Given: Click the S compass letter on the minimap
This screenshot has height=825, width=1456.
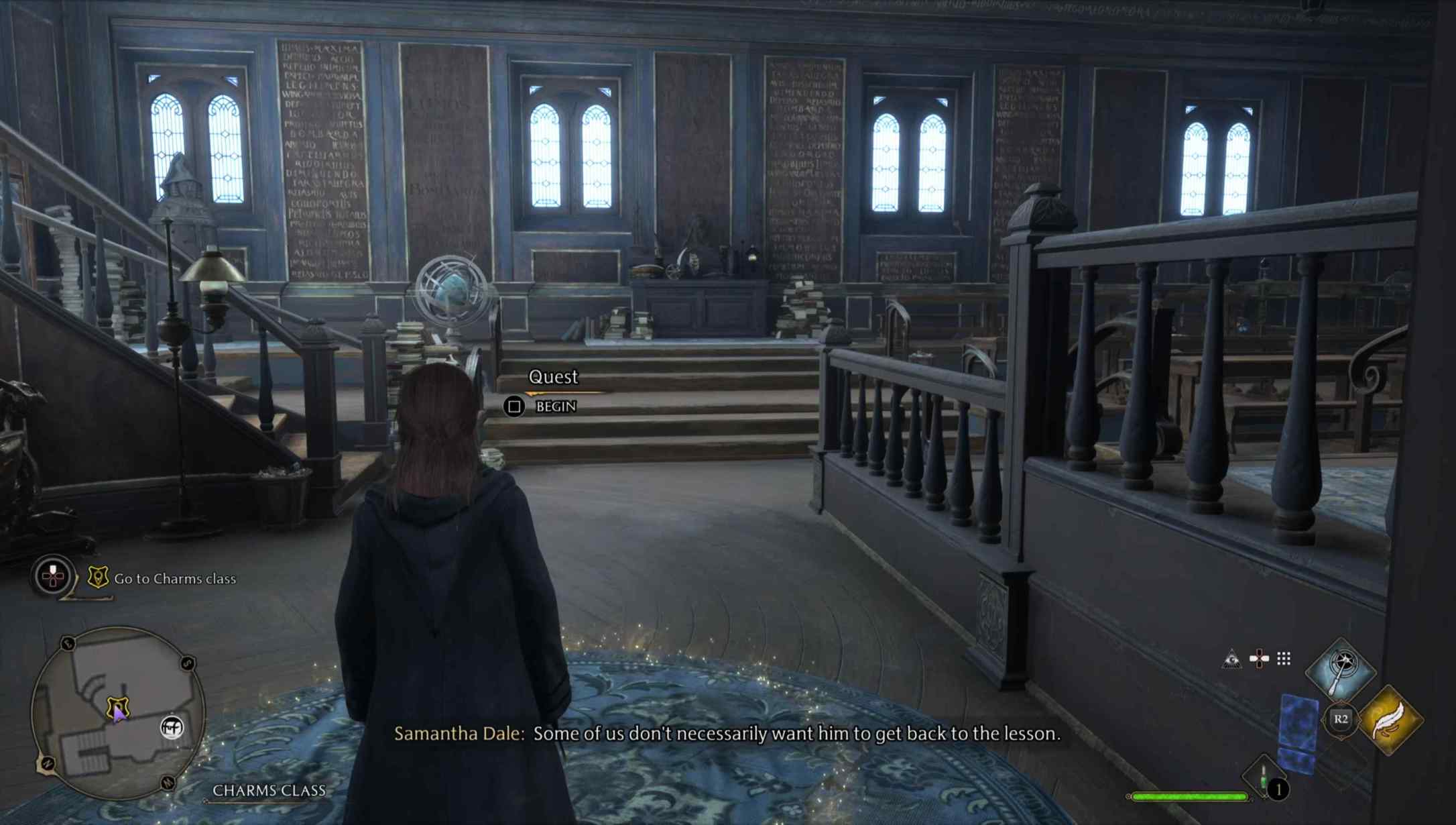Looking at the screenshot, I should click(186, 662).
